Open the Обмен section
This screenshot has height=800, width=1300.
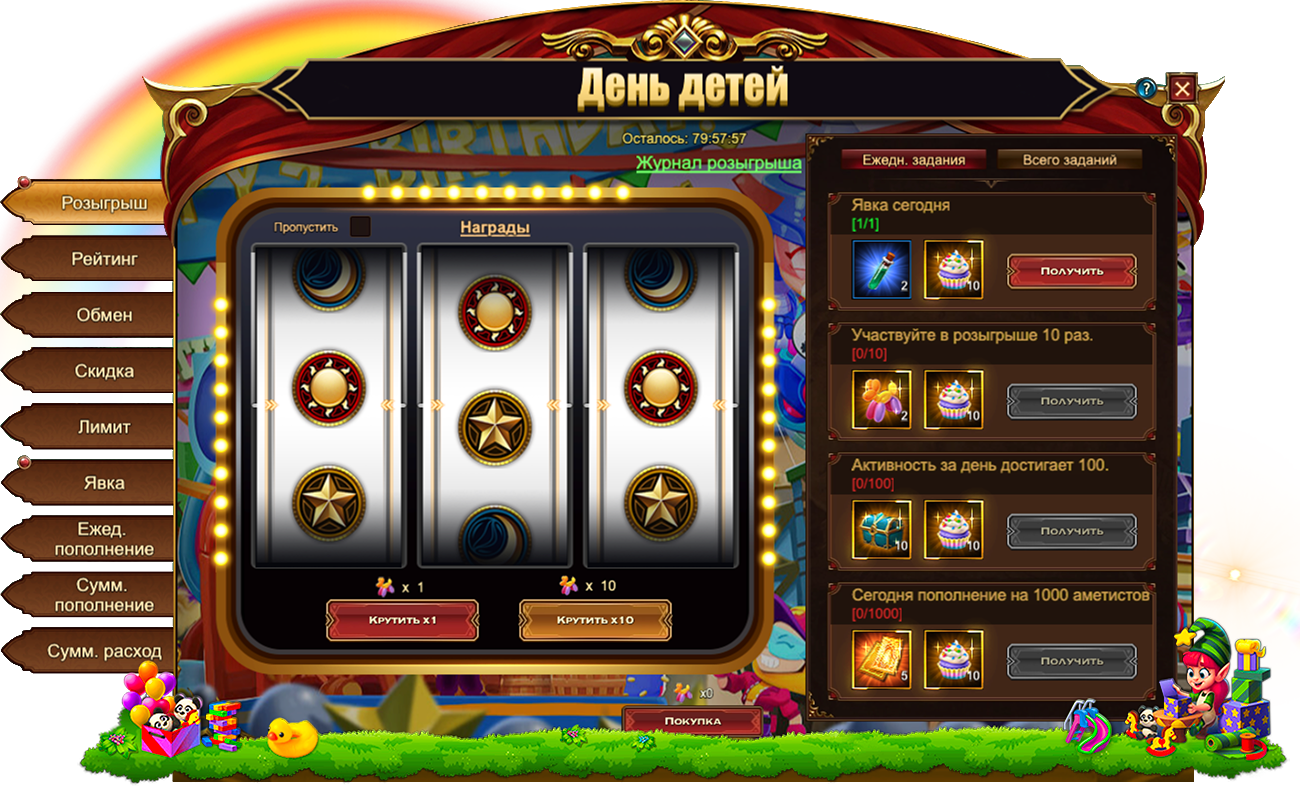[104, 315]
